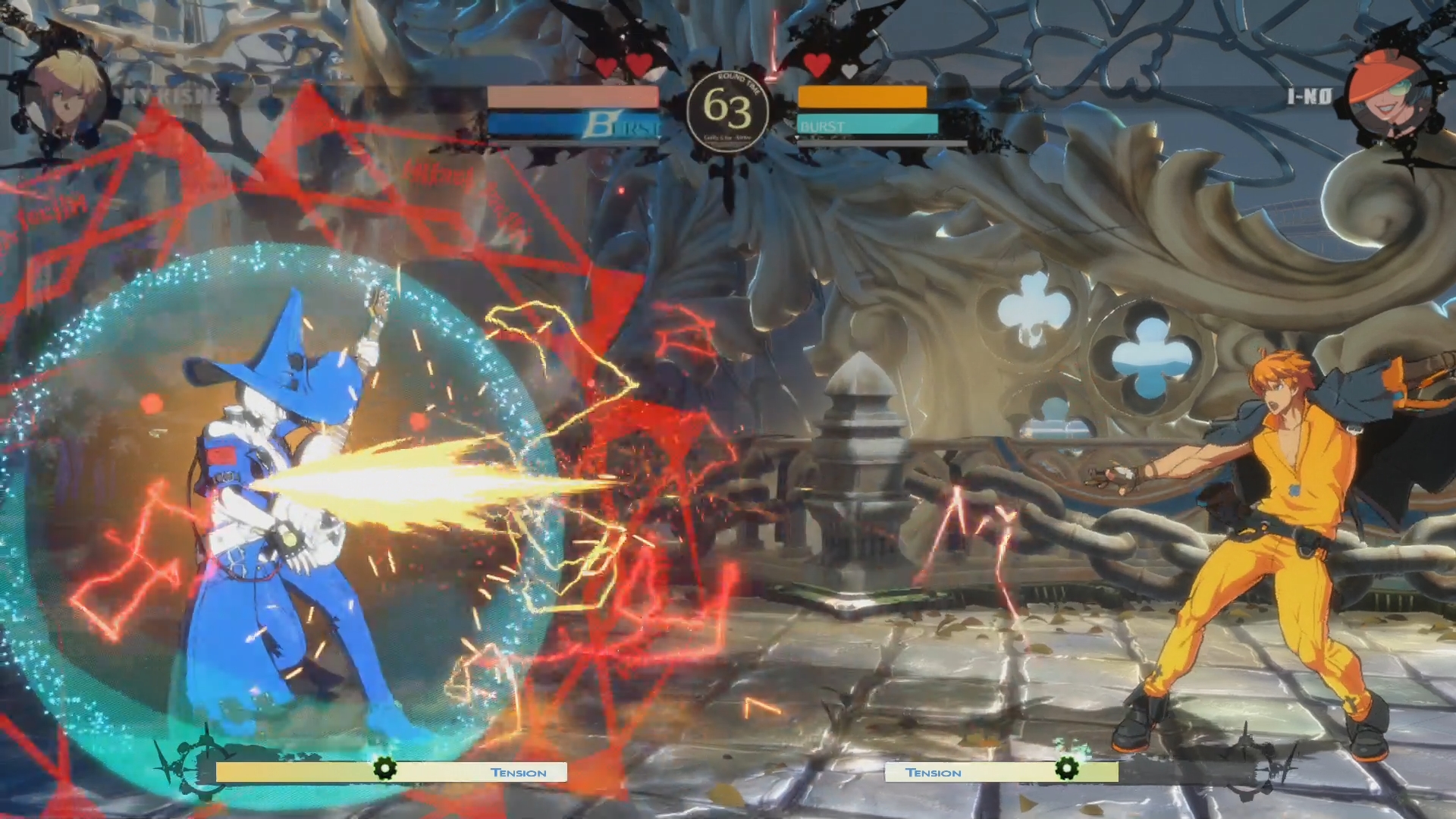Select the gear icon on the right Tension bar
This screenshot has height=819, width=1456.
tap(1067, 768)
